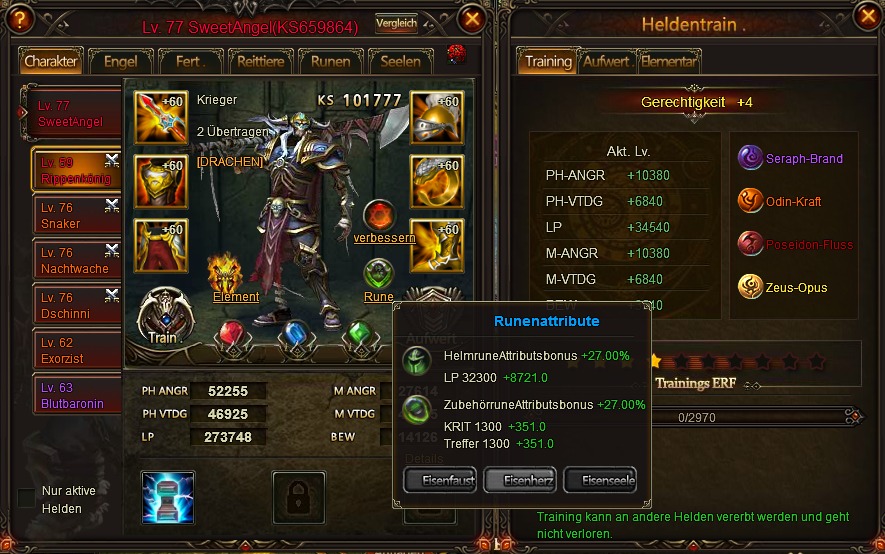Open the Elementar tab

669,61
